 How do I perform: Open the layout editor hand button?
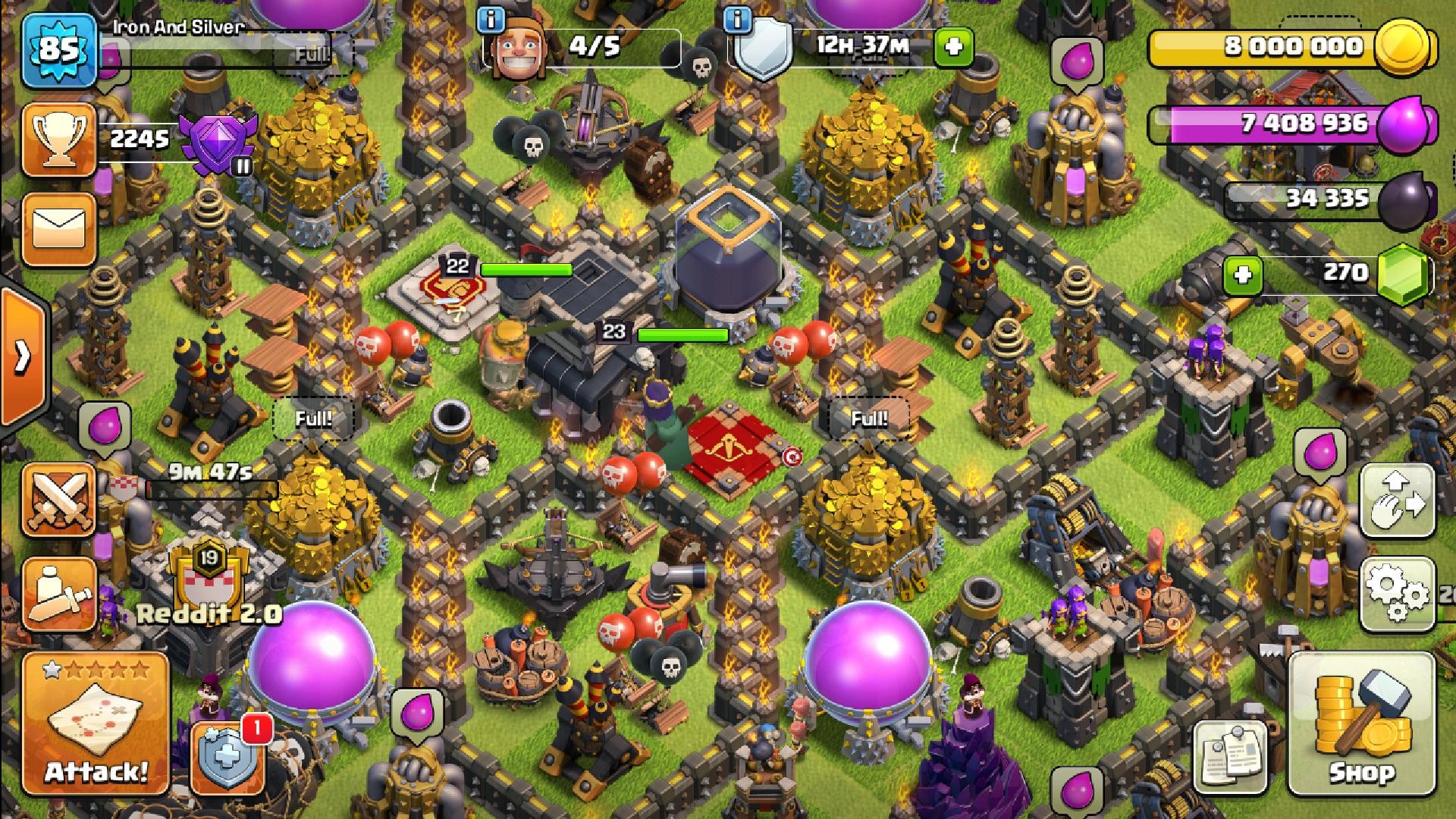(1398, 500)
